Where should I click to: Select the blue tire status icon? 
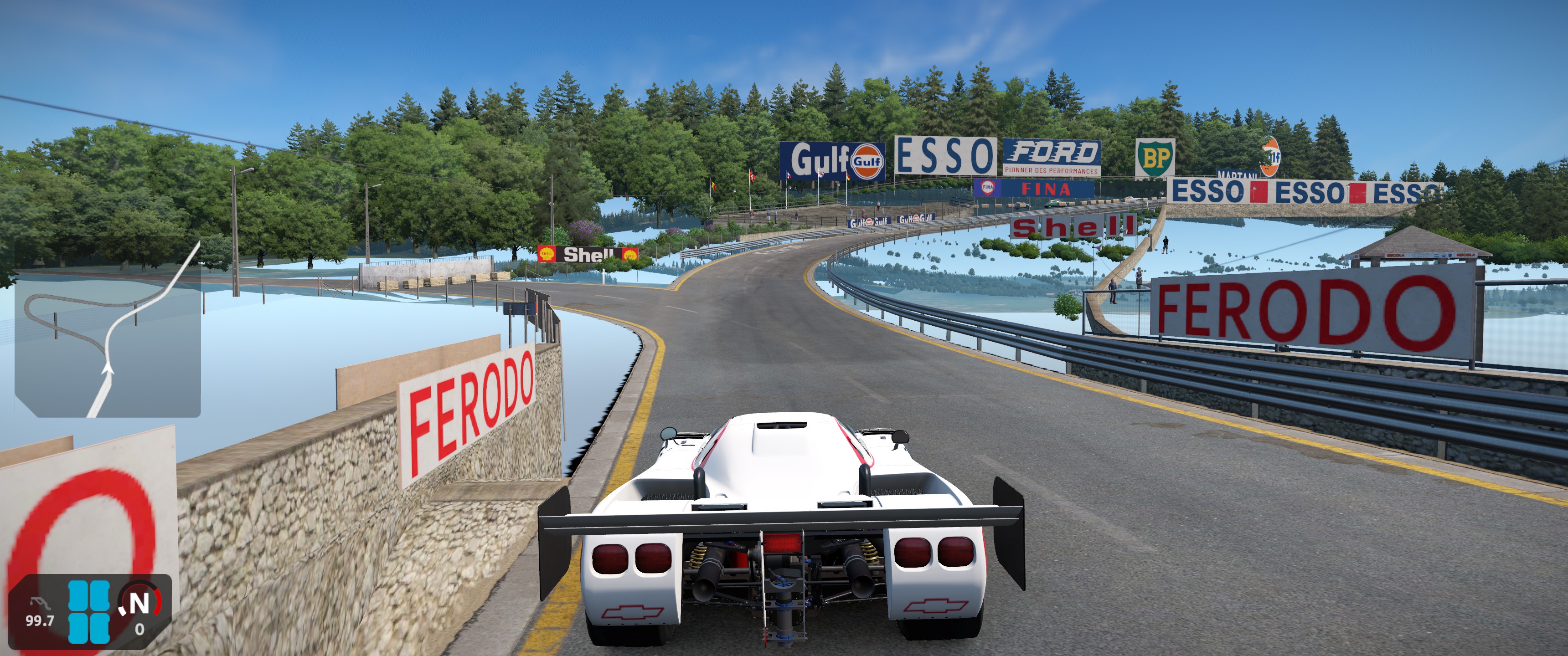[89, 611]
